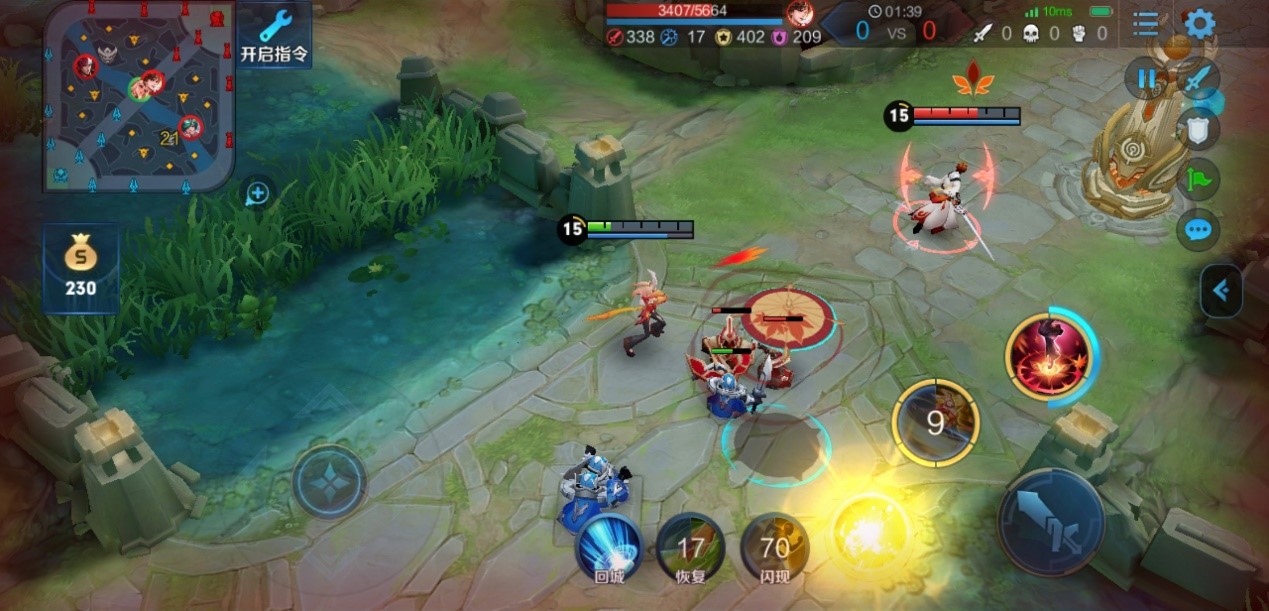
Task: Use the 恢复 restore skill
Action: 691,548
